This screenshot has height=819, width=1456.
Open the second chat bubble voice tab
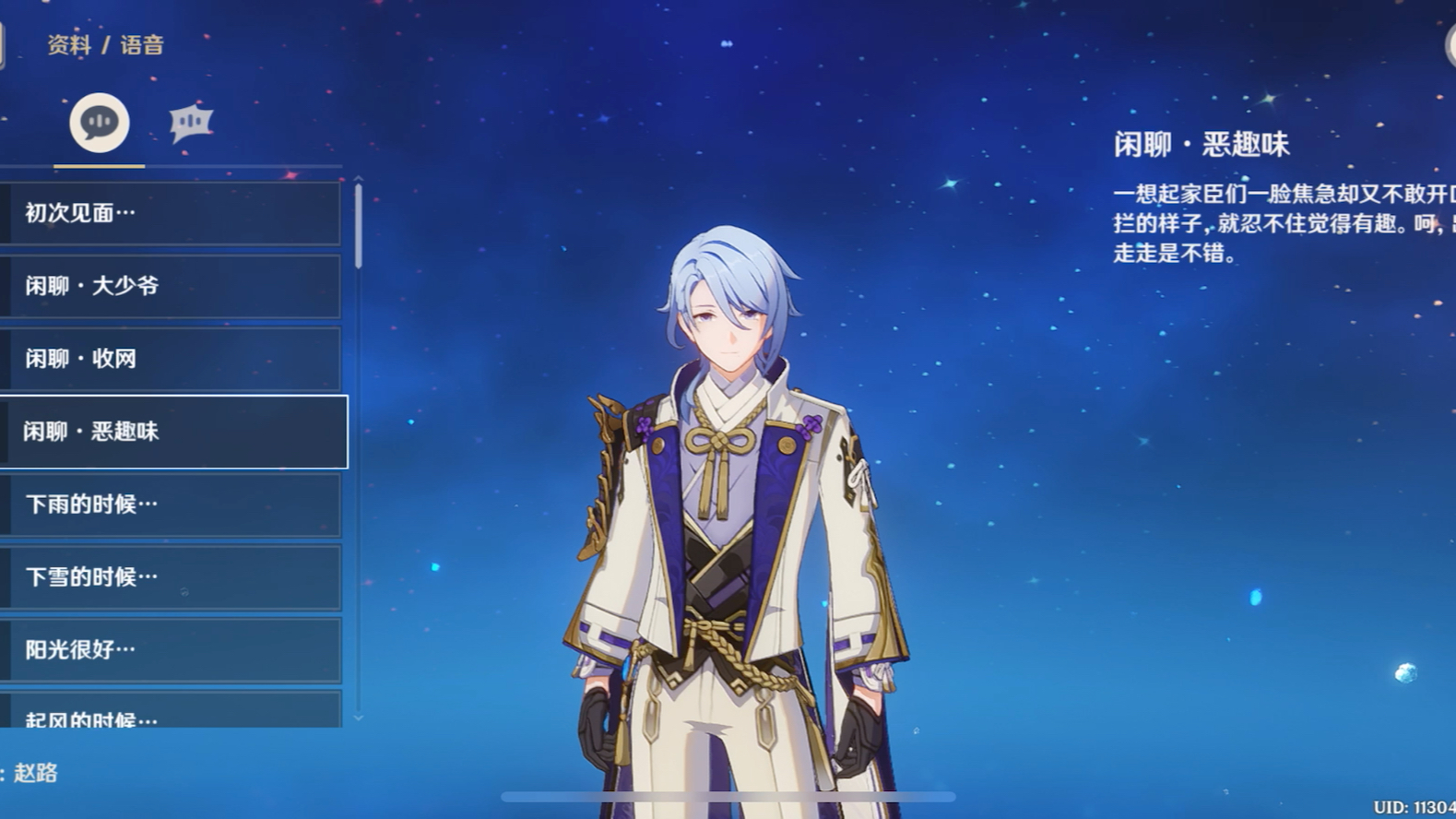(x=191, y=123)
